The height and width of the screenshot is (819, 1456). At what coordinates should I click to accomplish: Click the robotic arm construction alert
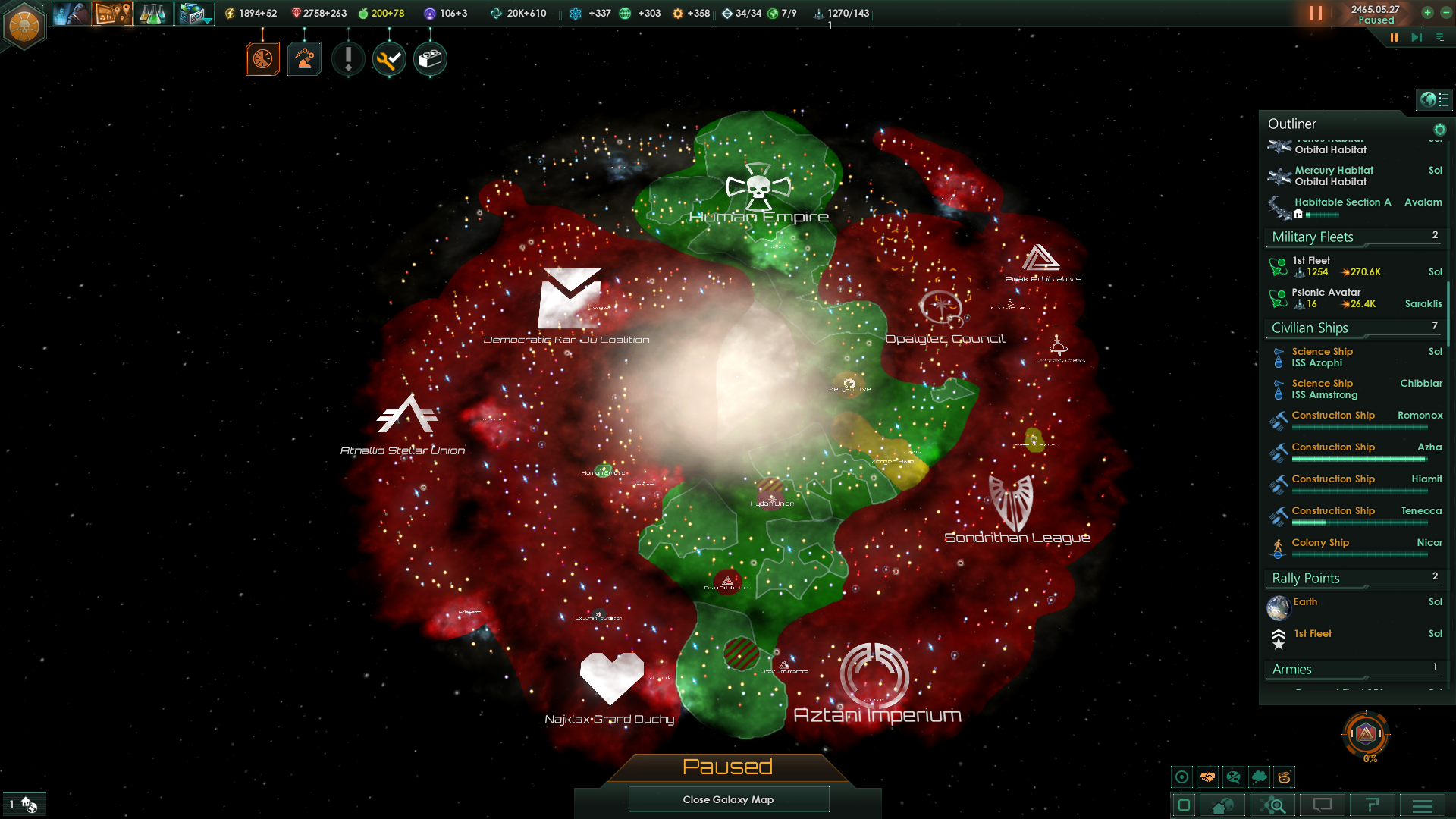[x=304, y=58]
